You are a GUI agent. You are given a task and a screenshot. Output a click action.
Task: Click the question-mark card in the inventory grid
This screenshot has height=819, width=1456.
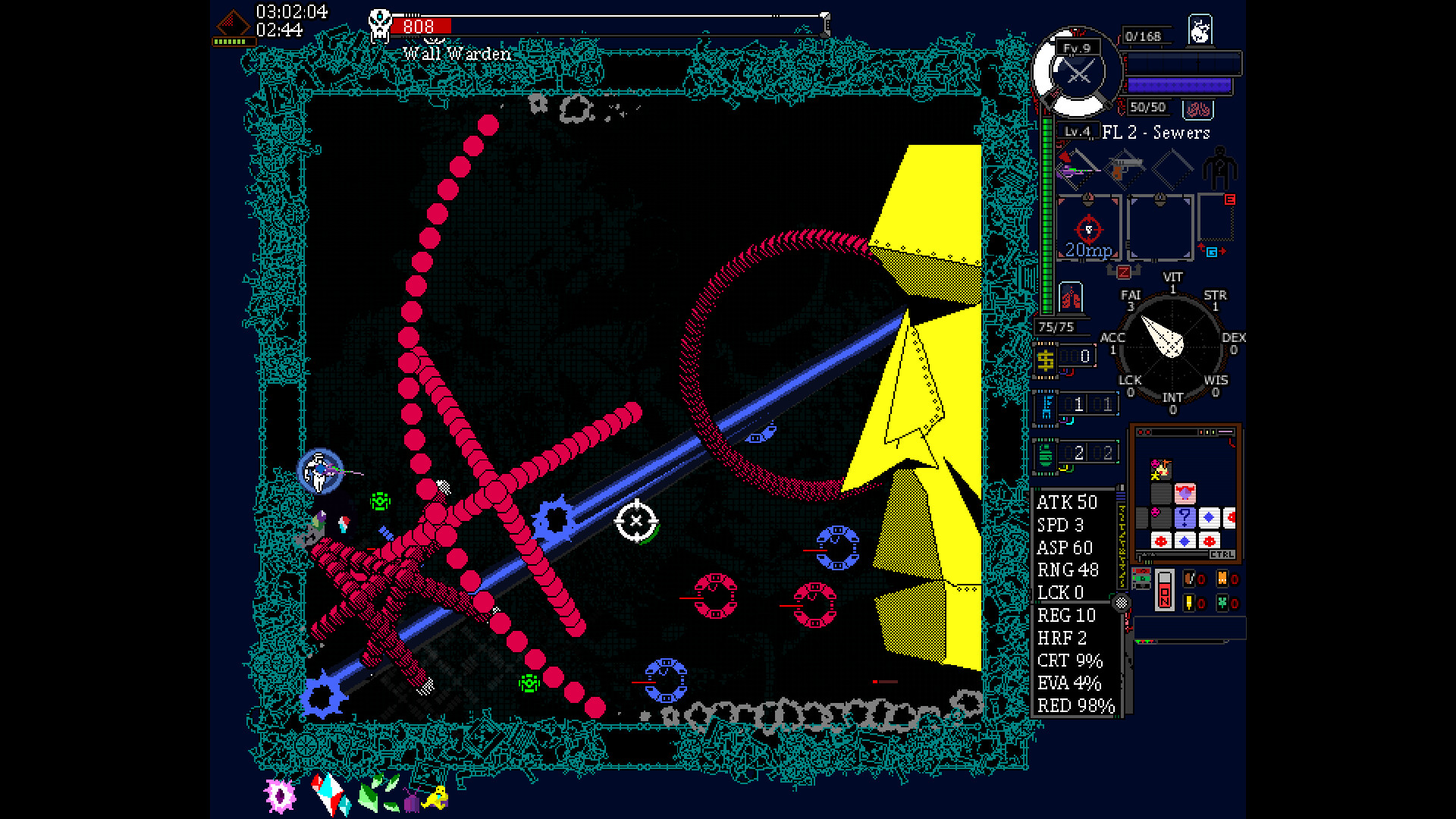1185,517
